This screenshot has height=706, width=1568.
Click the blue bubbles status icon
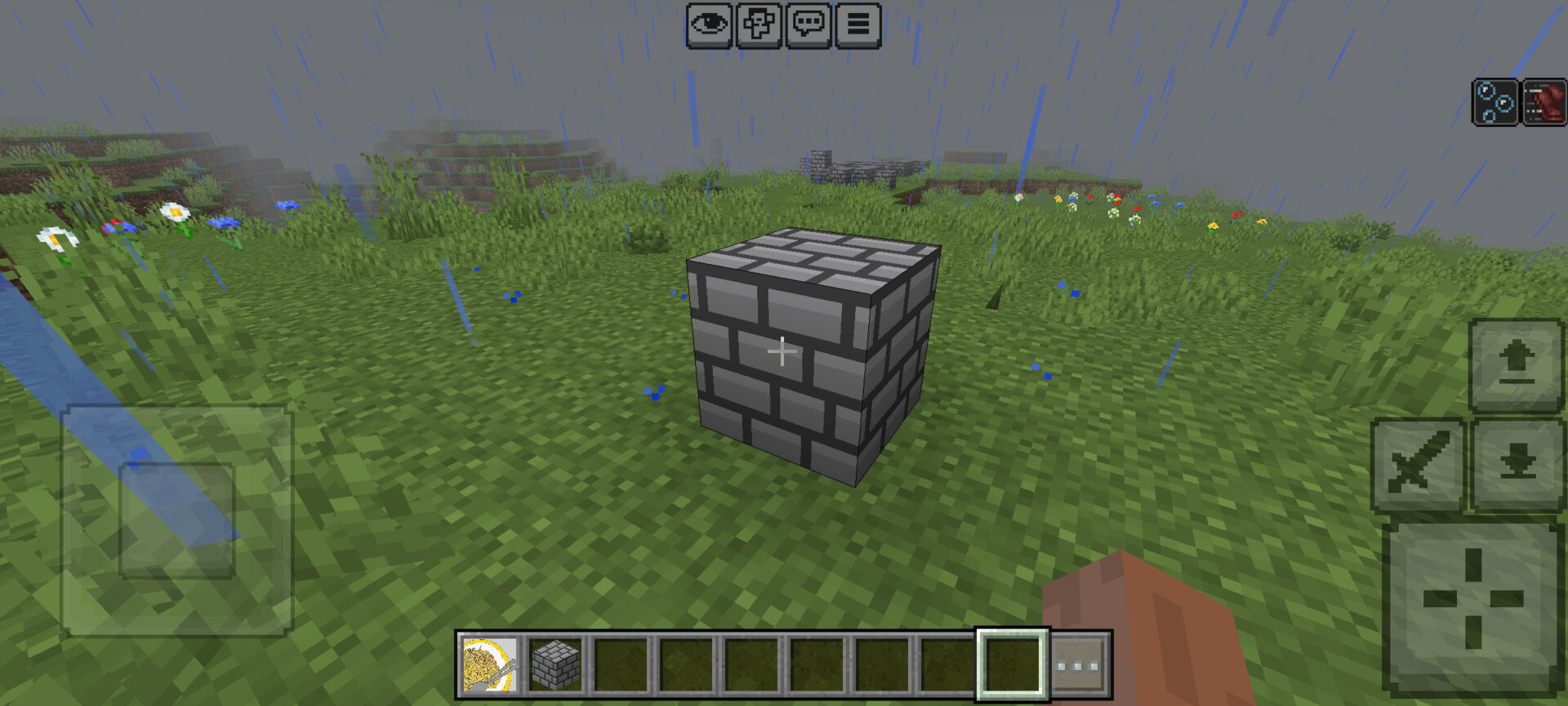1495,102
